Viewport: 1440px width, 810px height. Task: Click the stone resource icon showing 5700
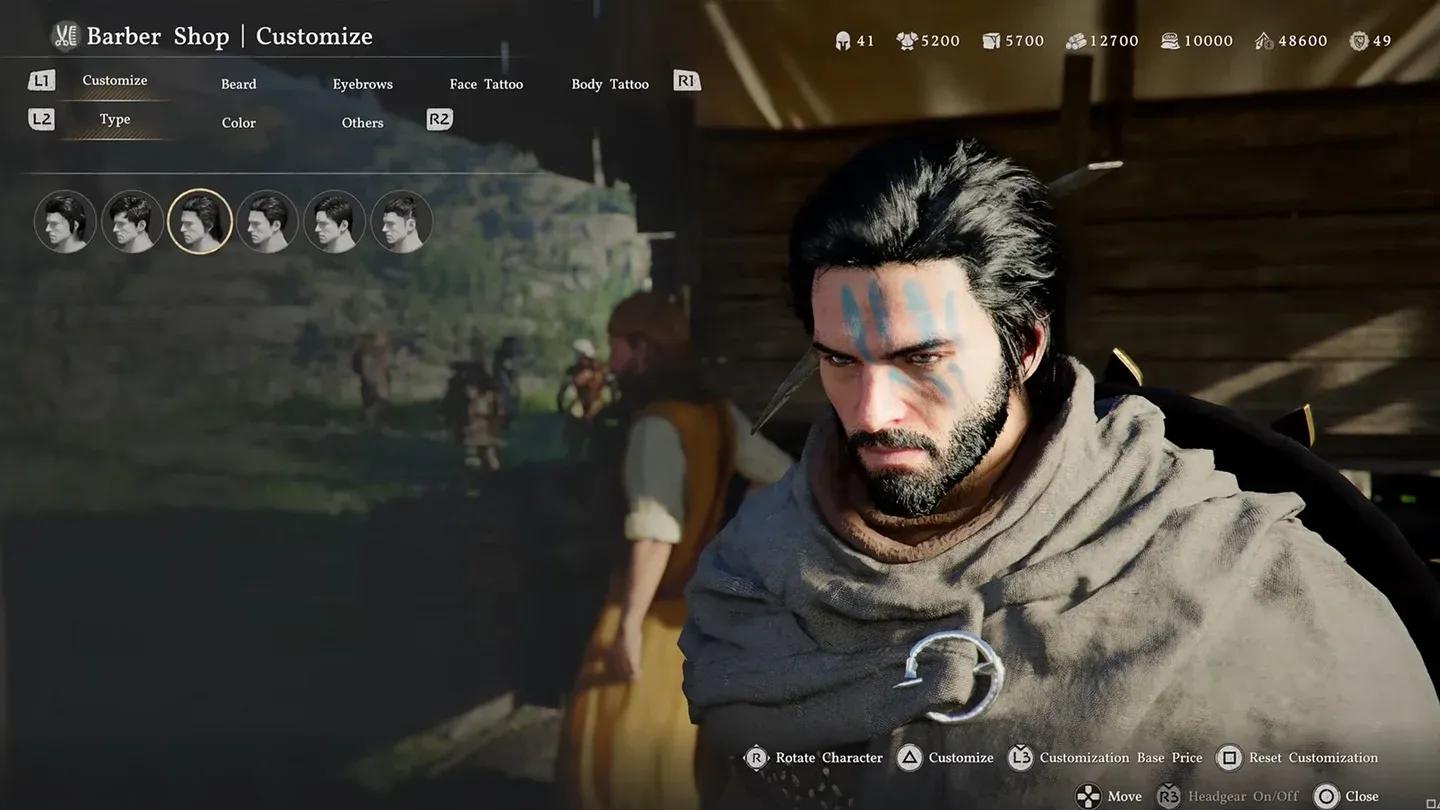(x=990, y=40)
